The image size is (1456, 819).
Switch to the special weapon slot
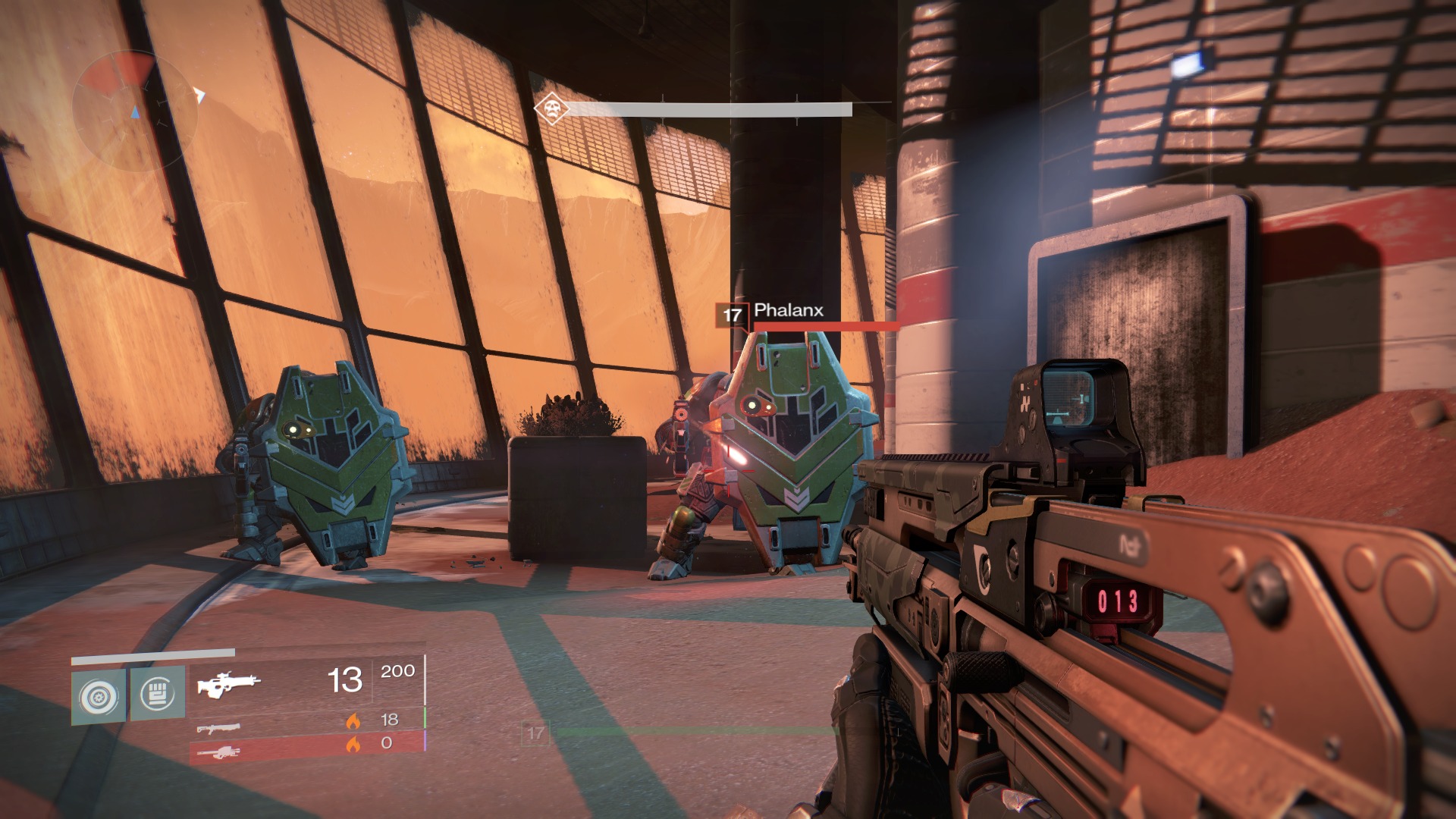pos(218,728)
